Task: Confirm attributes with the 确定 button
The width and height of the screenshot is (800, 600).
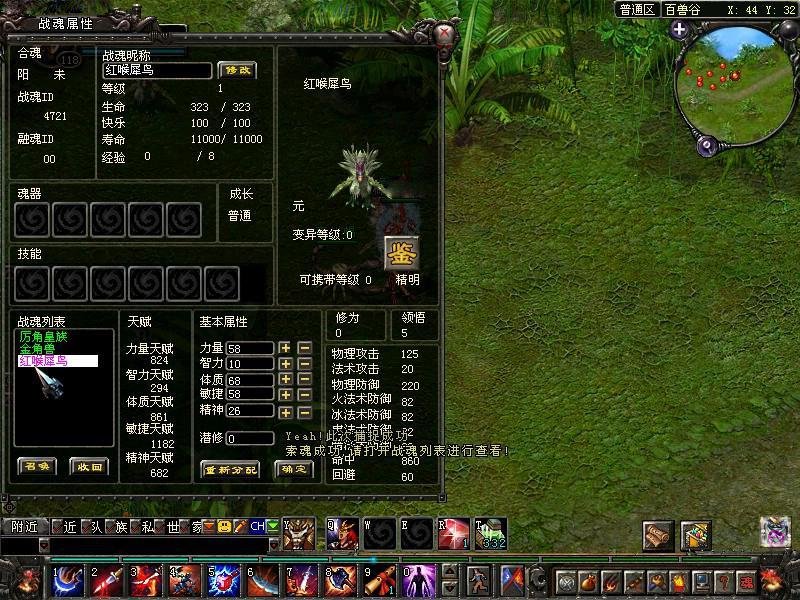Action: click(x=293, y=469)
